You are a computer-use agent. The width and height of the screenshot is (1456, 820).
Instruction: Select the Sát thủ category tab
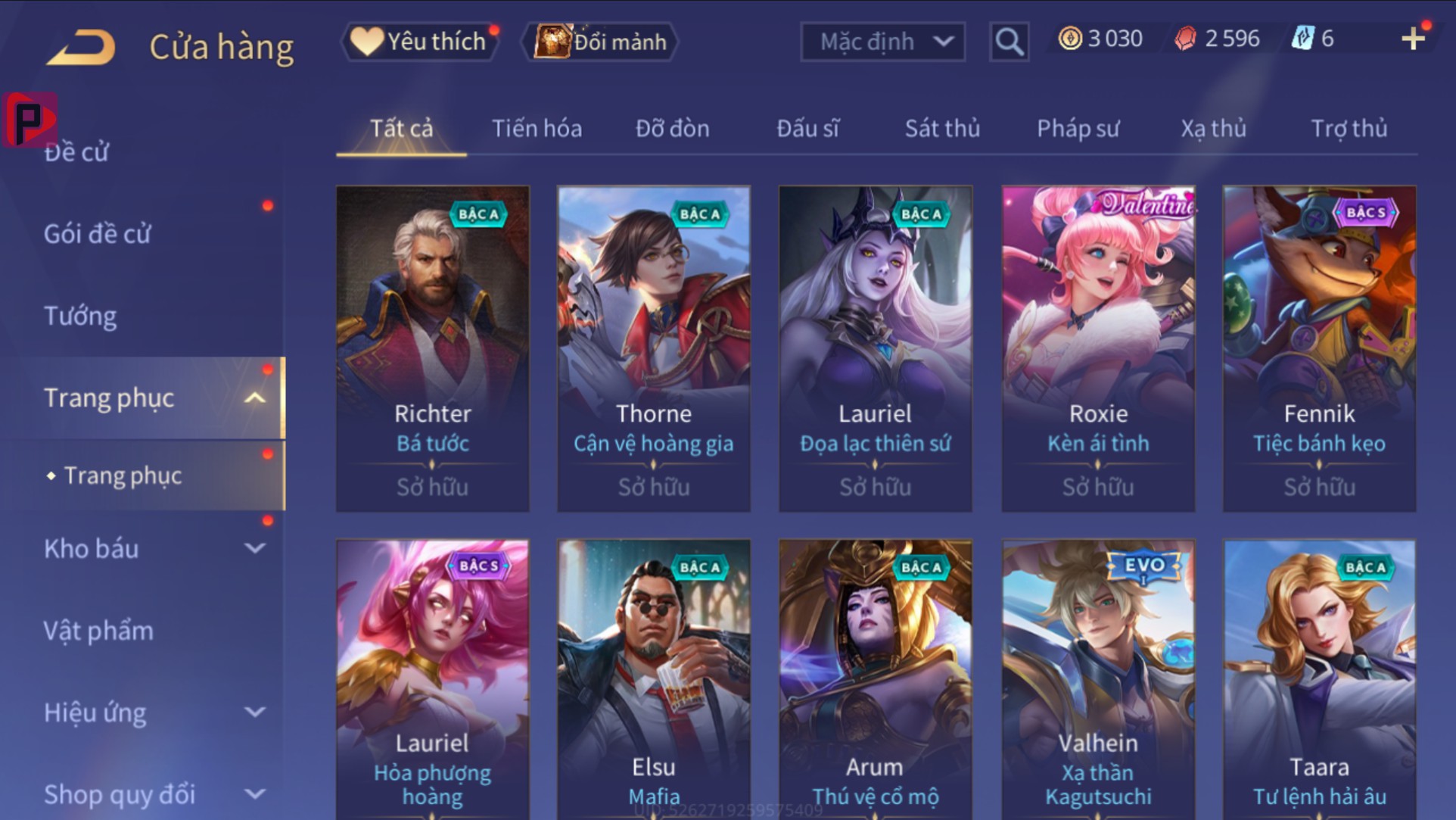tap(942, 129)
